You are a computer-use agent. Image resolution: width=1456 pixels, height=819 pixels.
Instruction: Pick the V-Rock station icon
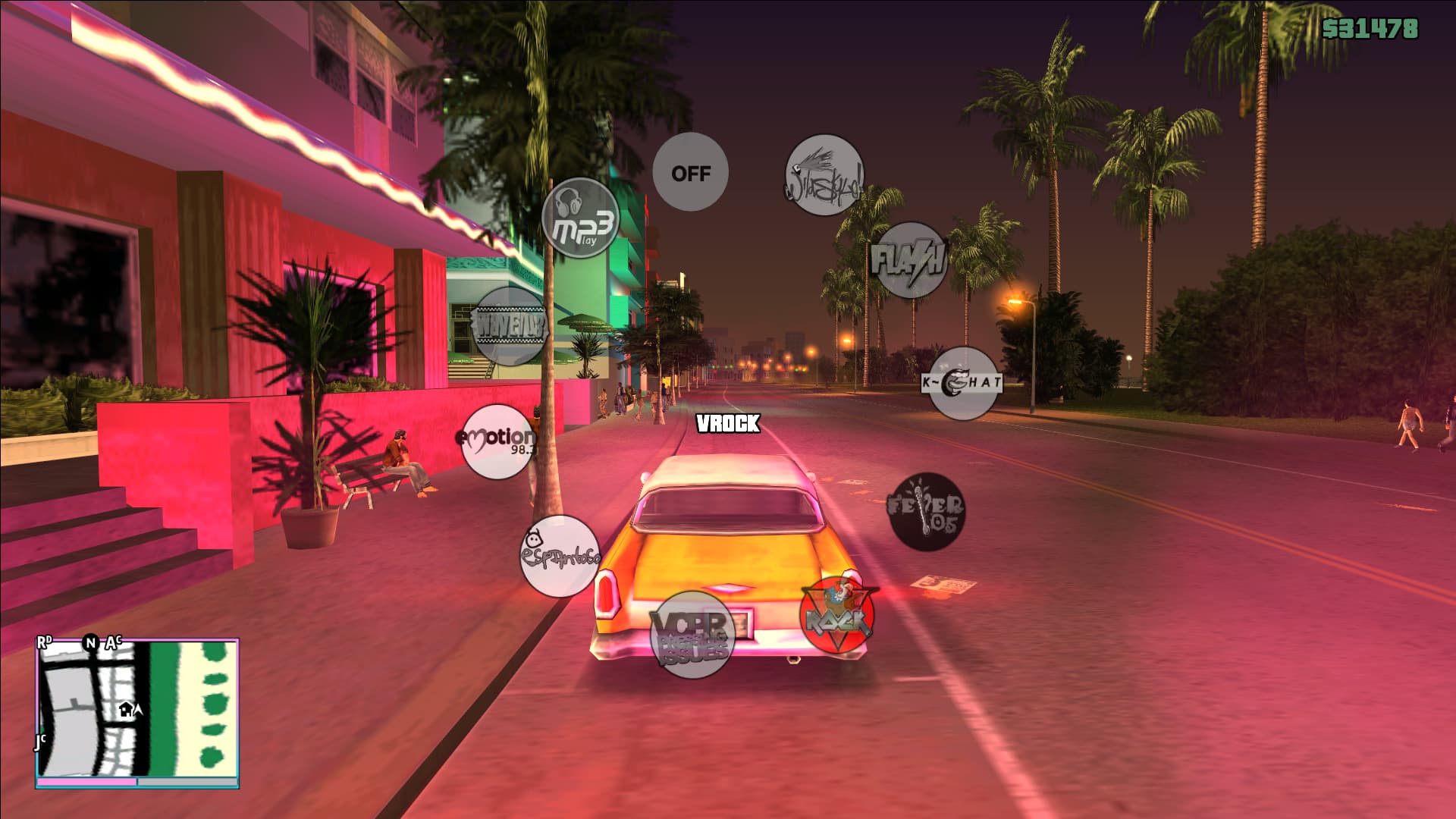(x=837, y=615)
